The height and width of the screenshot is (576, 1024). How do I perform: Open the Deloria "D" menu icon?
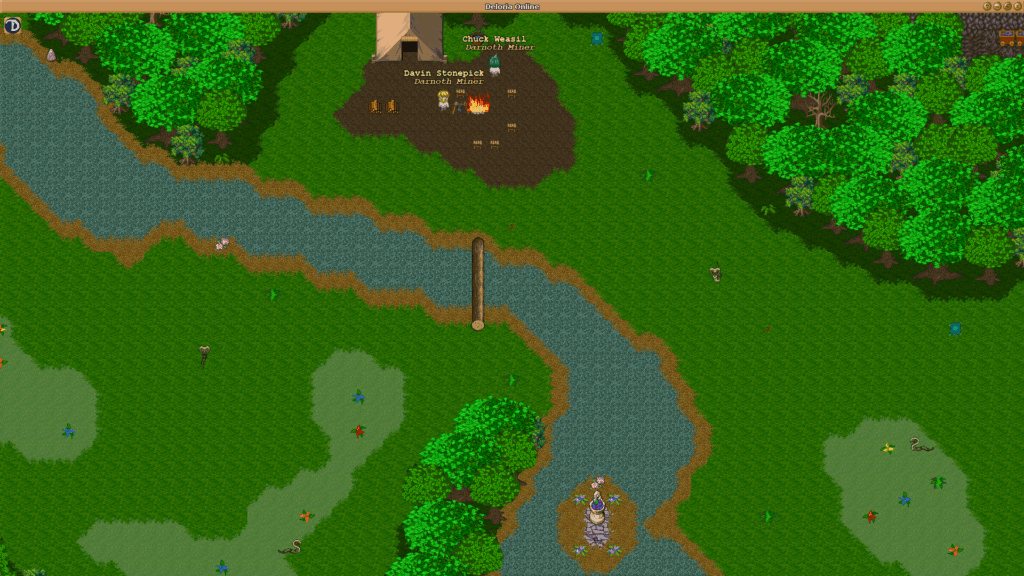tap(13, 25)
